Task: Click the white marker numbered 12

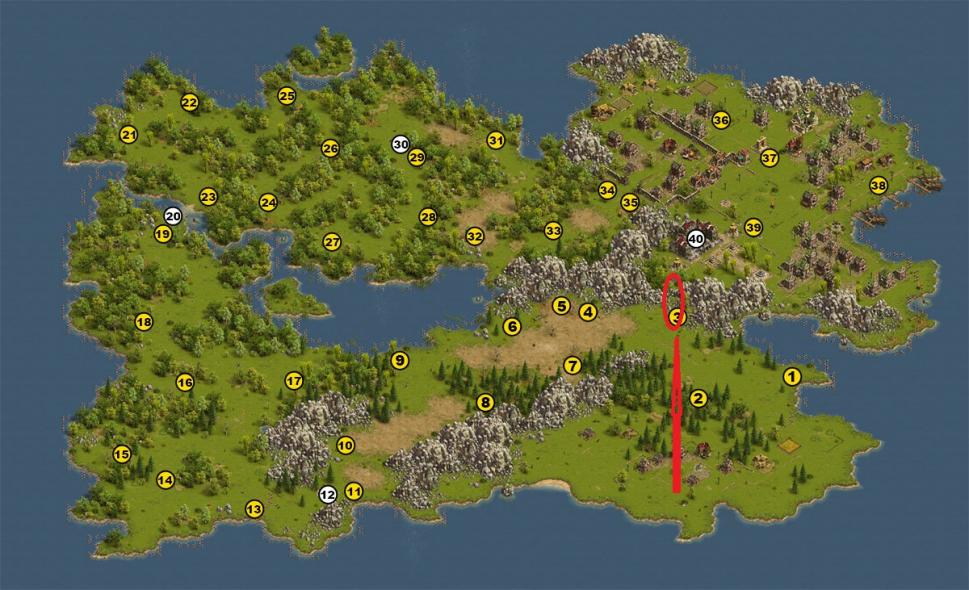Action: click(327, 494)
